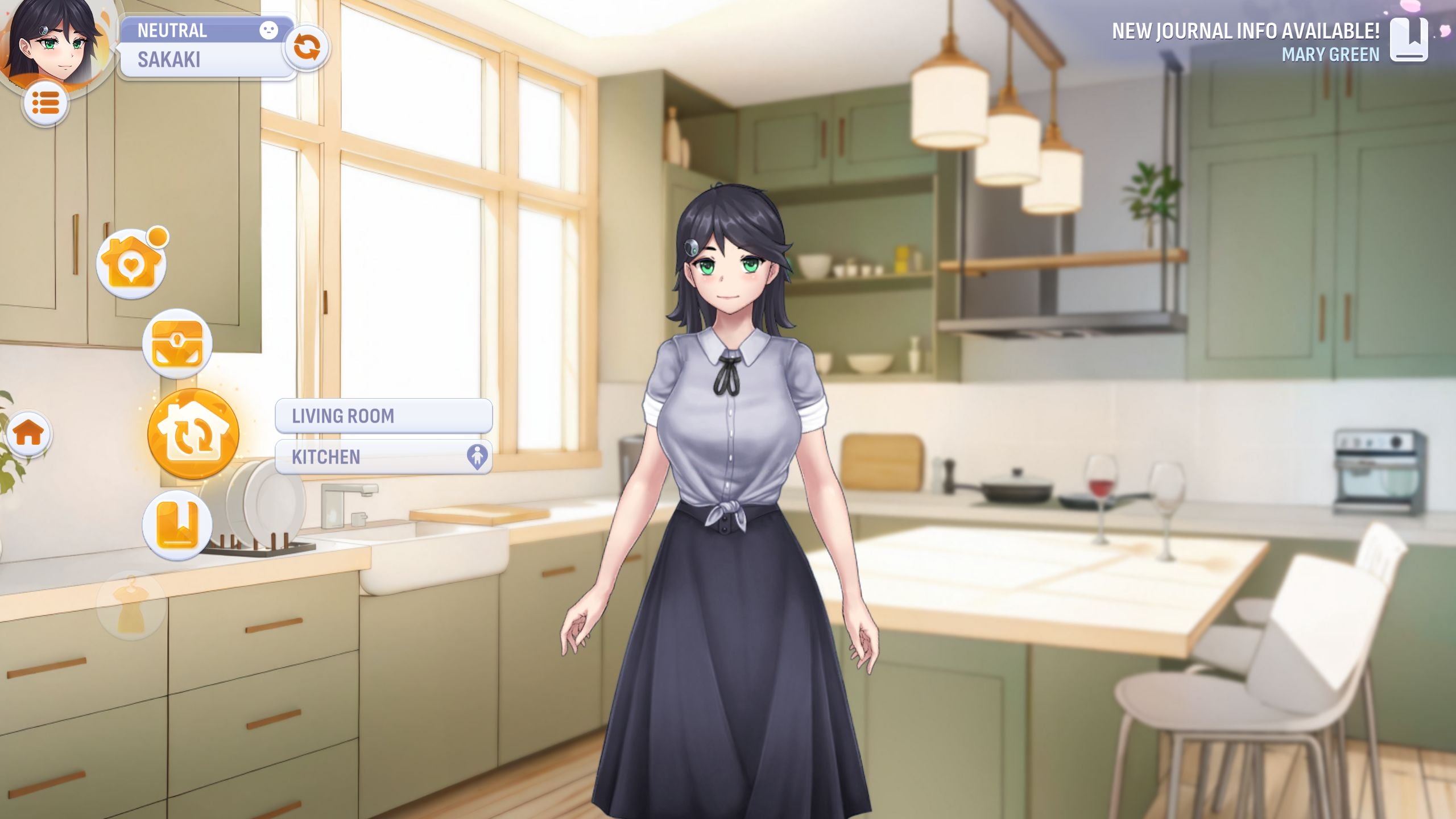The height and width of the screenshot is (819, 1456).
Task: Open the treasure chest inventory icon
Action: click(x=177, y=344)
